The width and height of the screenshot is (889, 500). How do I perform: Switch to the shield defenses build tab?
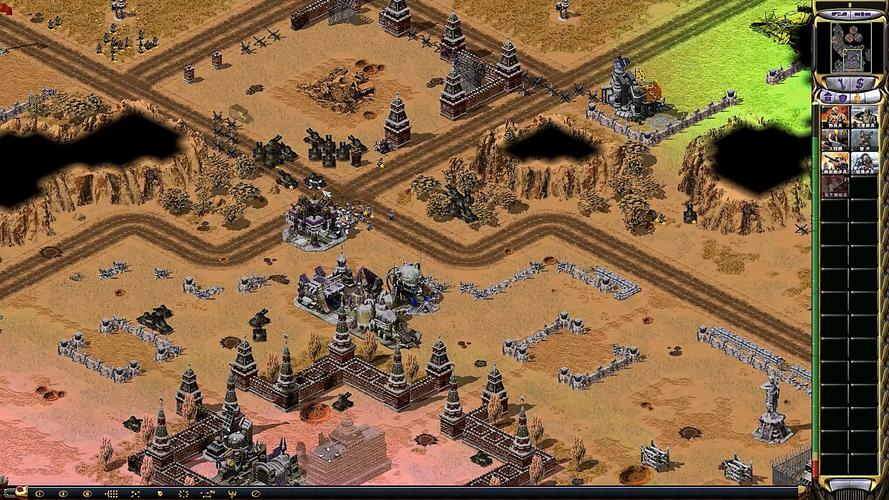(x=842, y=97)
